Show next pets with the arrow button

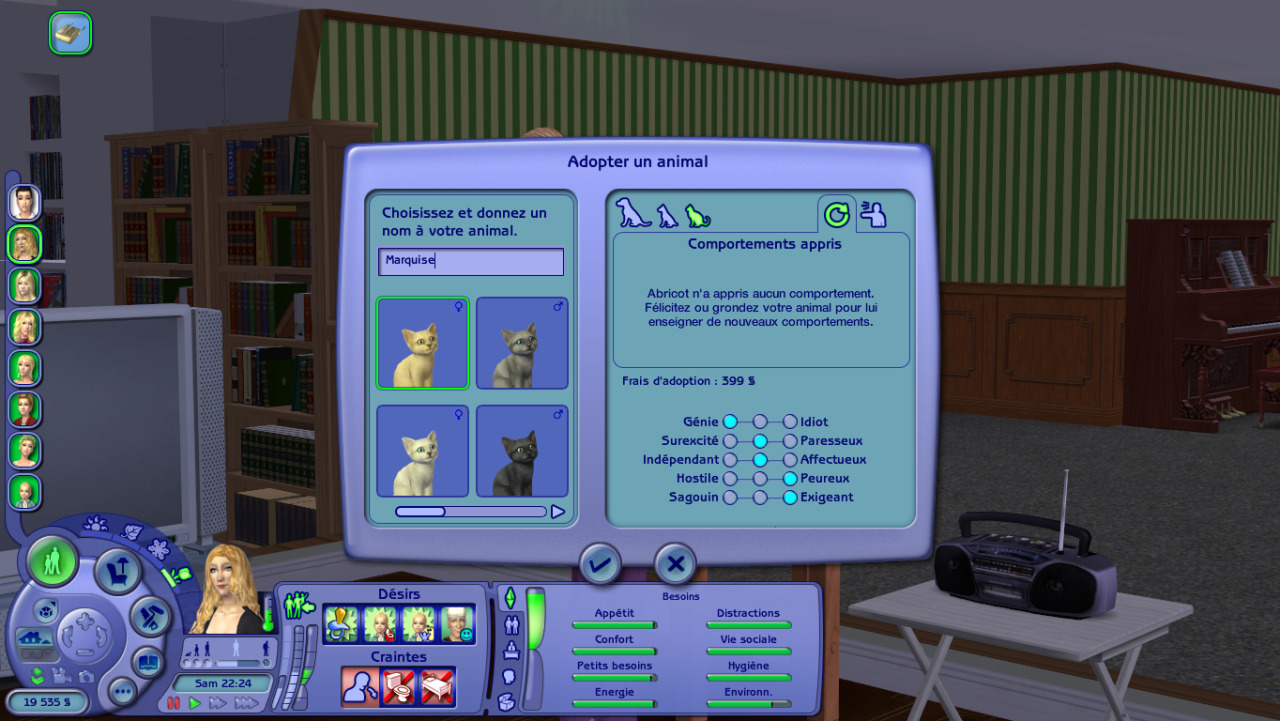pyautogui.click(x=558, y=512)
